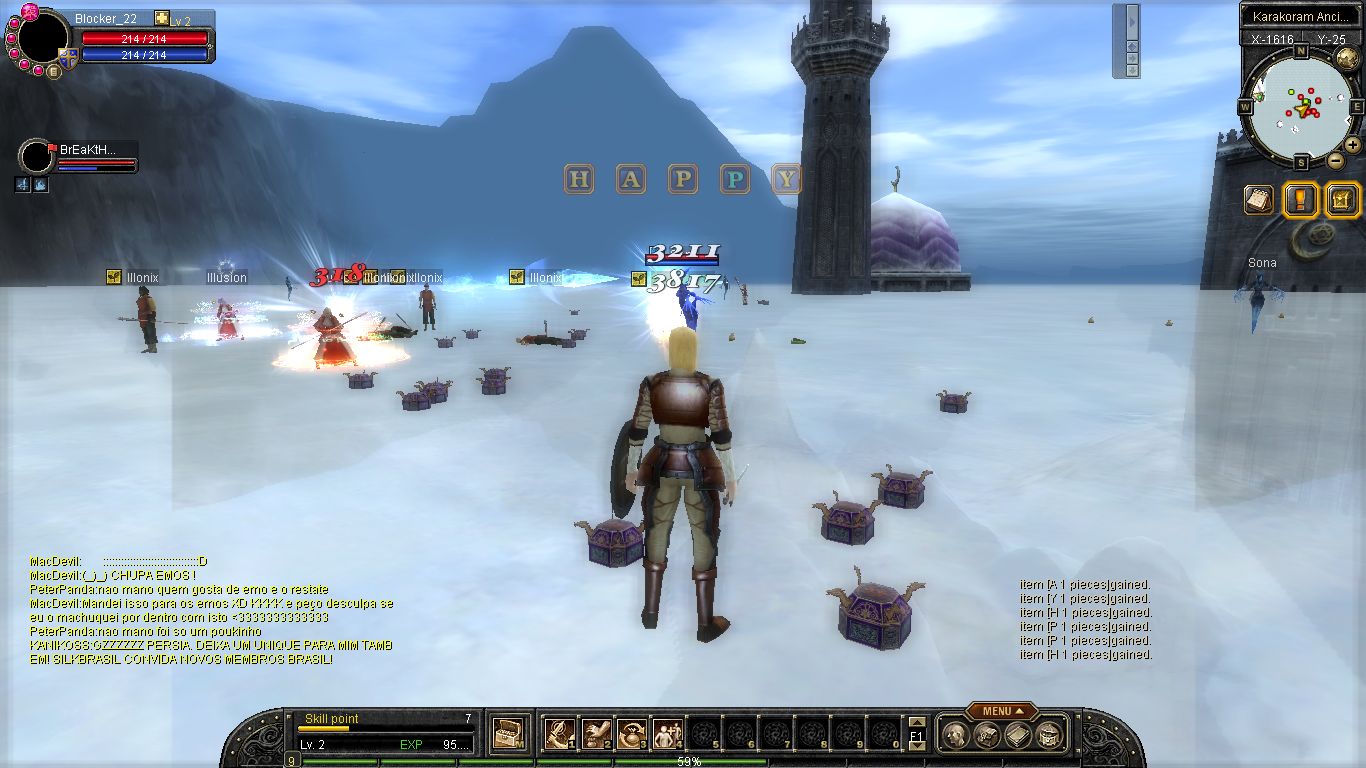Collect the letter H event tile

click(x=579, y=179)
